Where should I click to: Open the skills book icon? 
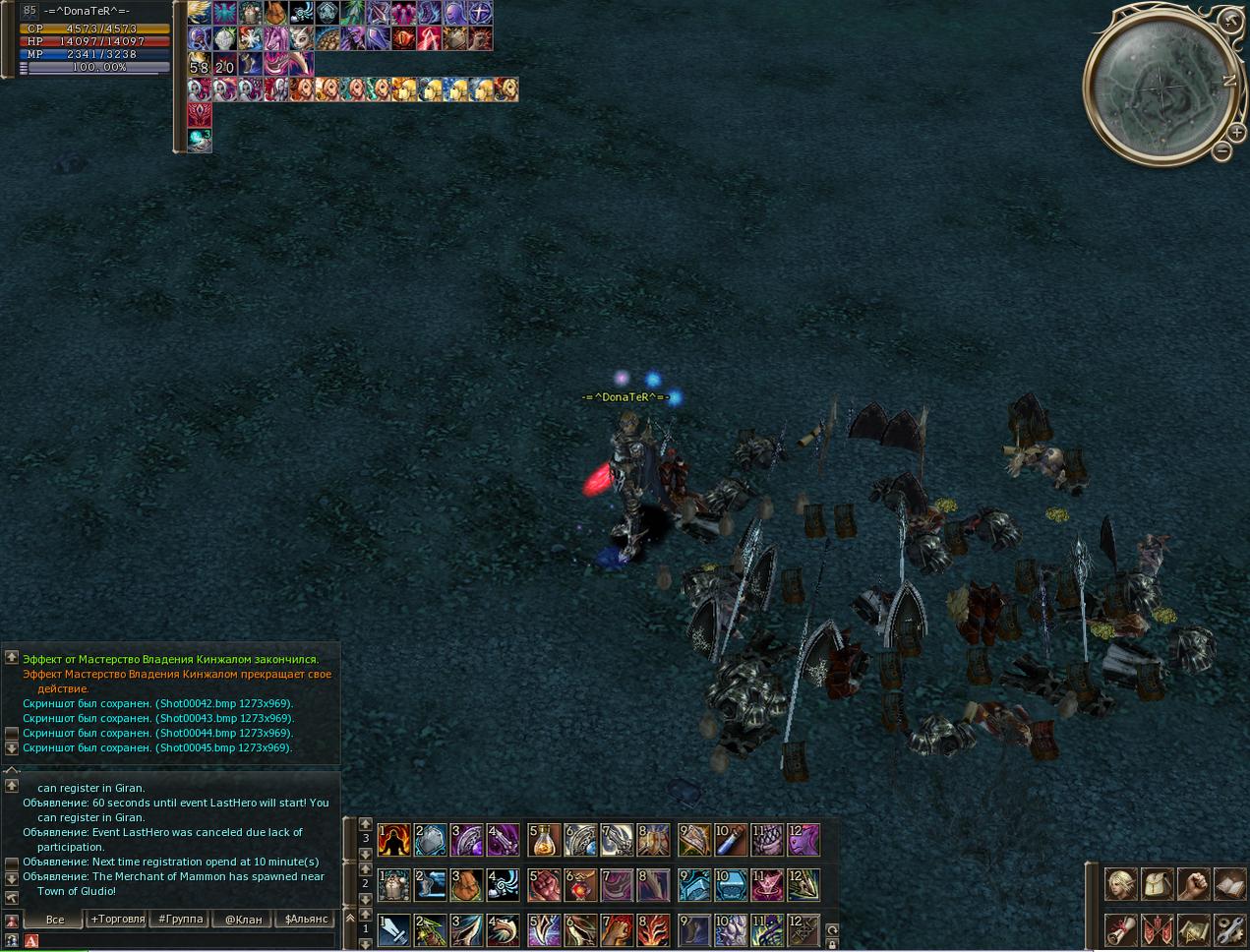(1229, 884)
